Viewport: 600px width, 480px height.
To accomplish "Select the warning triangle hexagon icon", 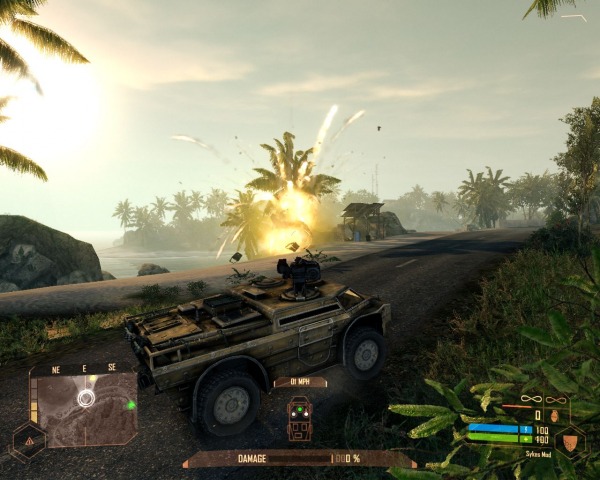I will pyautogui.click(x=27, y=440).
